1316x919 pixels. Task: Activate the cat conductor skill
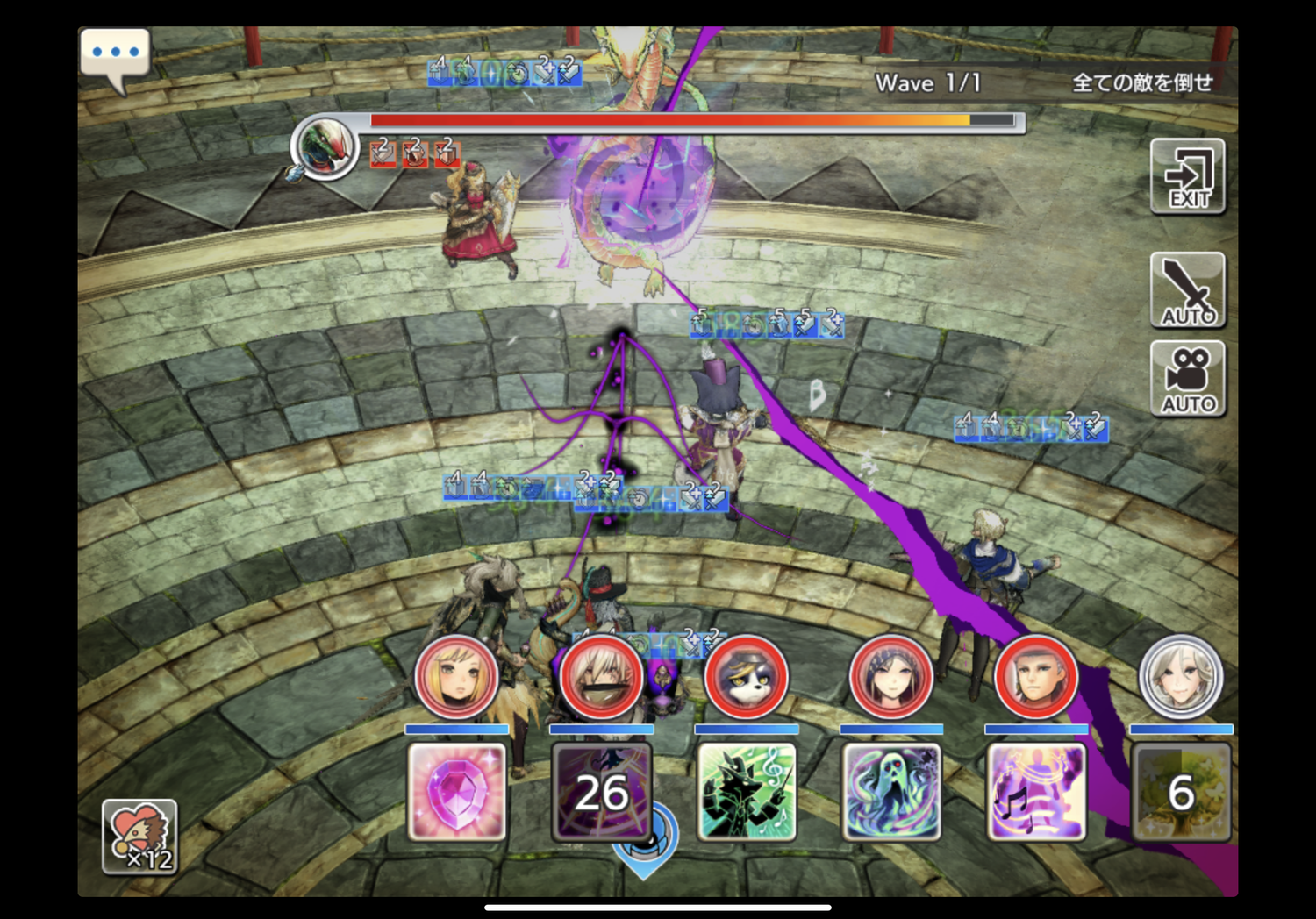pyautogui.click(x=747, y=792)
